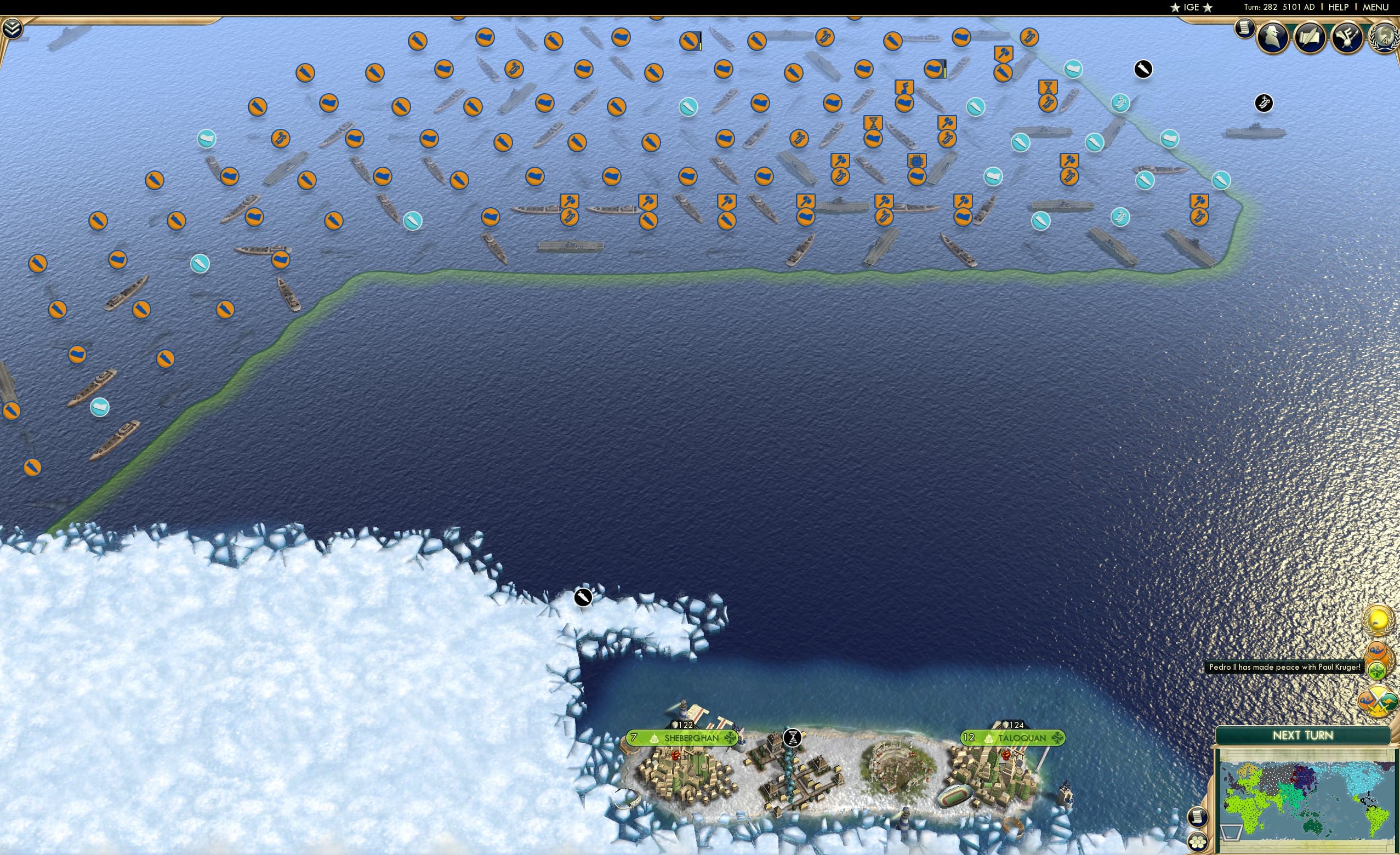Open the Diplomacy overview quill-and-scroll icon

1311,38
